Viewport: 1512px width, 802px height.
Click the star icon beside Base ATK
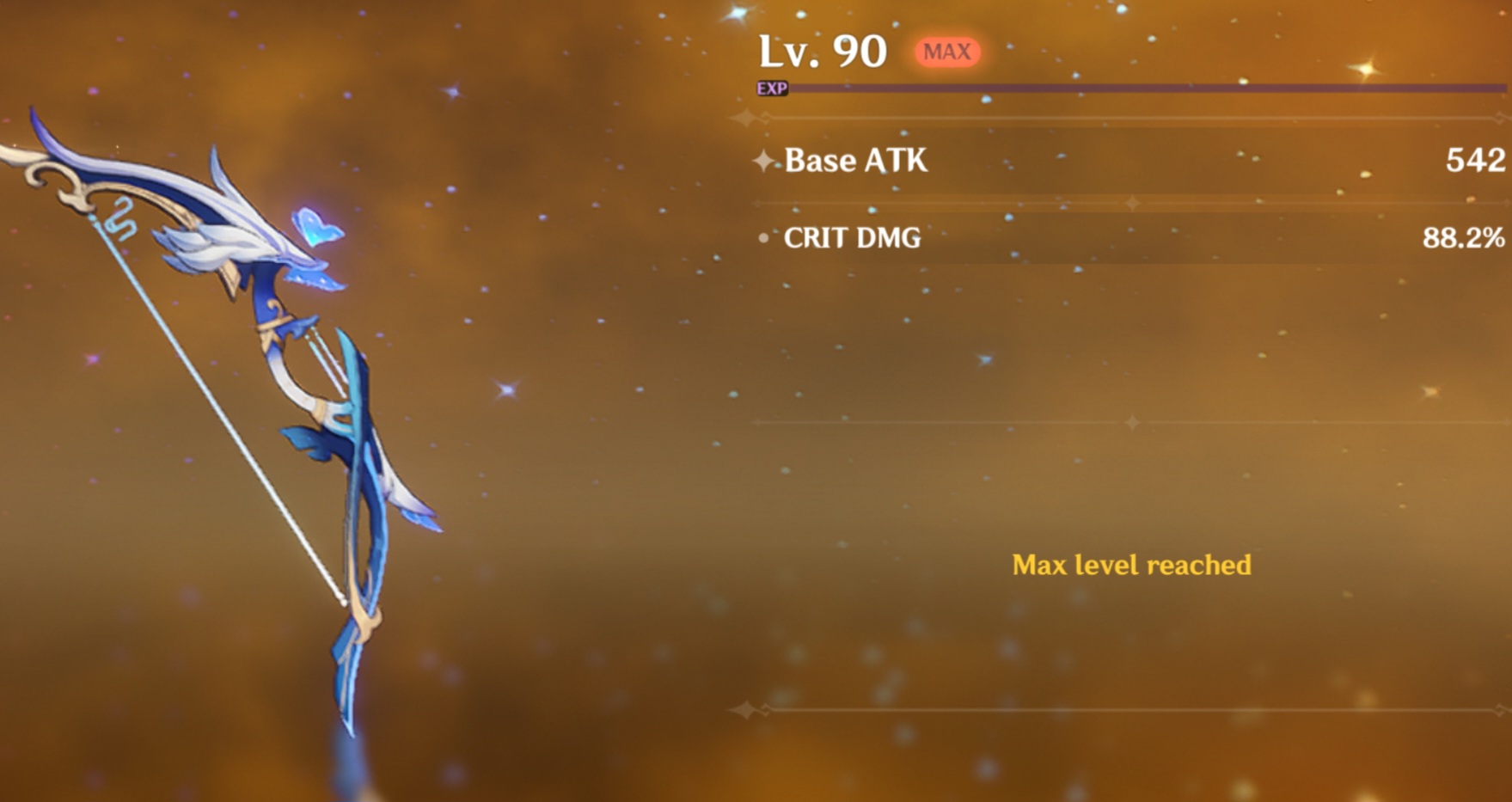click(x=763, y=161)
